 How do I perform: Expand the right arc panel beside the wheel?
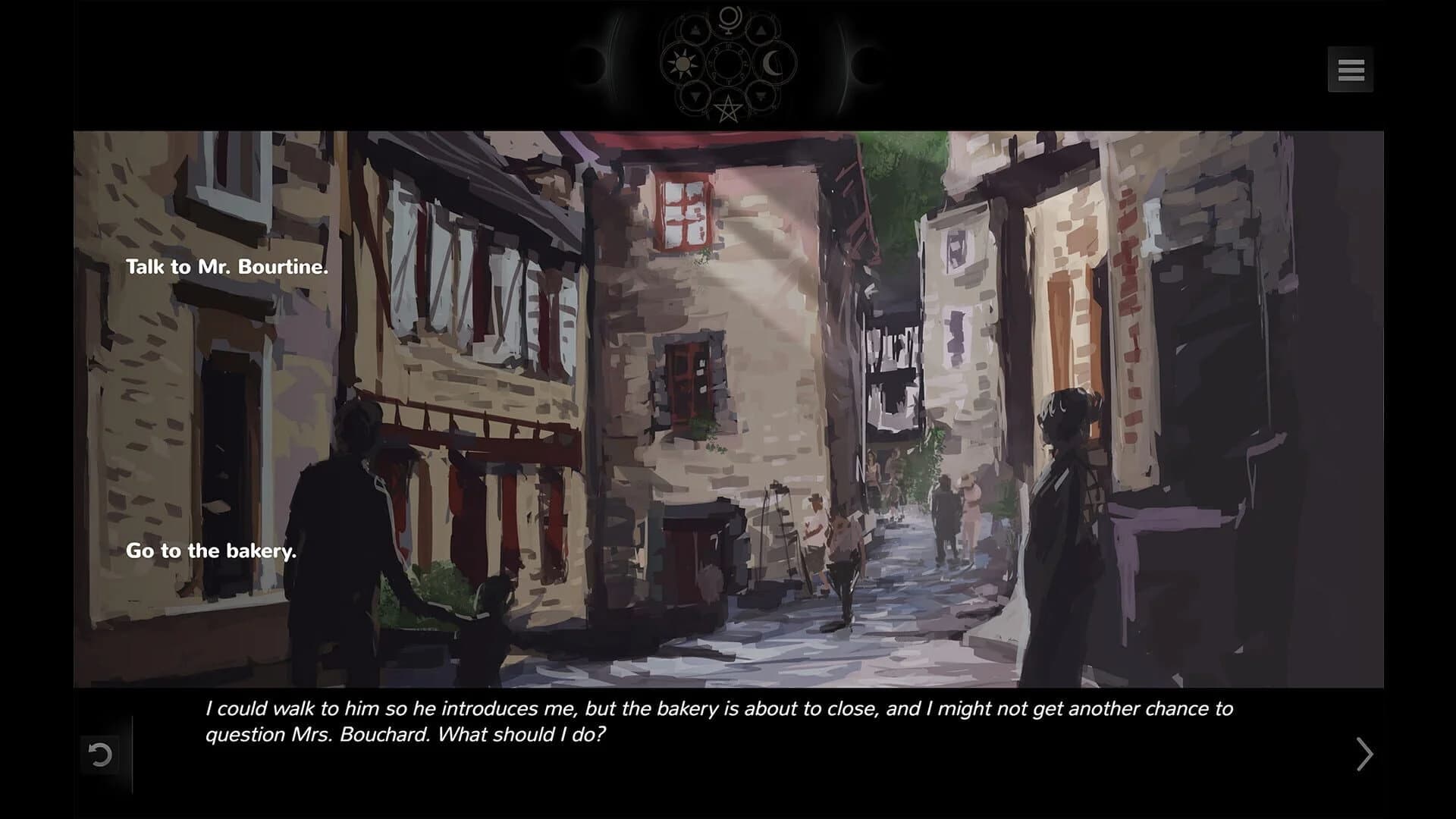coord(844,63)
